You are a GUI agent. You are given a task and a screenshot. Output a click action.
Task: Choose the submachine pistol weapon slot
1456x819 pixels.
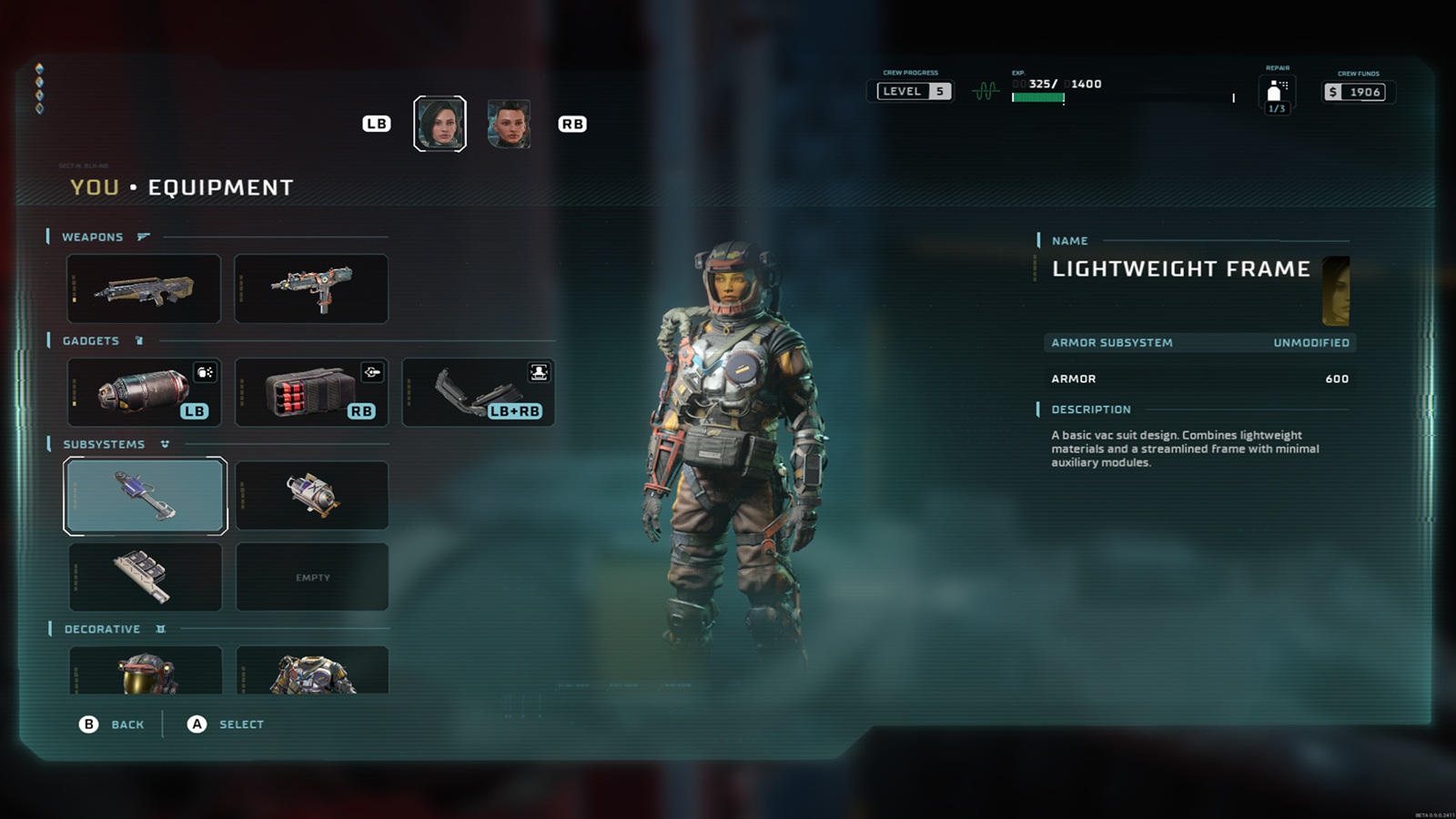[311, 288]
